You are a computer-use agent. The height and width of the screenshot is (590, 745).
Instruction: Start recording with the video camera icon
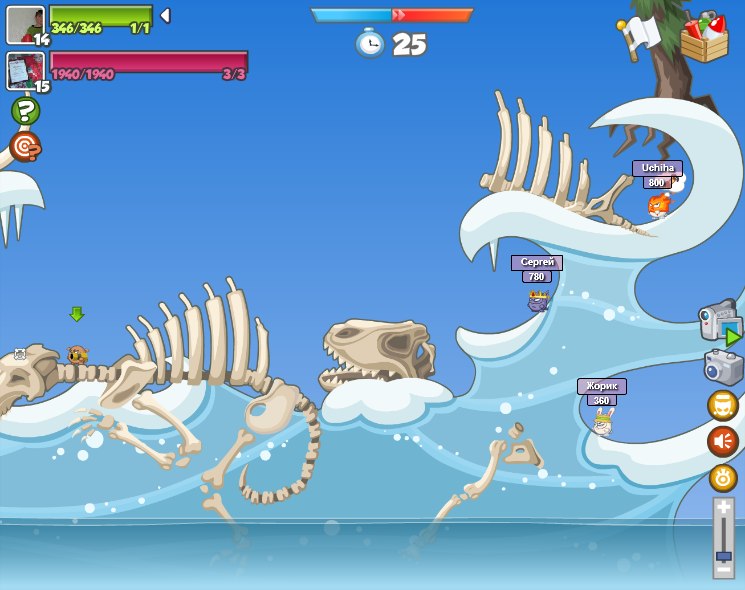tap(720, 321)
